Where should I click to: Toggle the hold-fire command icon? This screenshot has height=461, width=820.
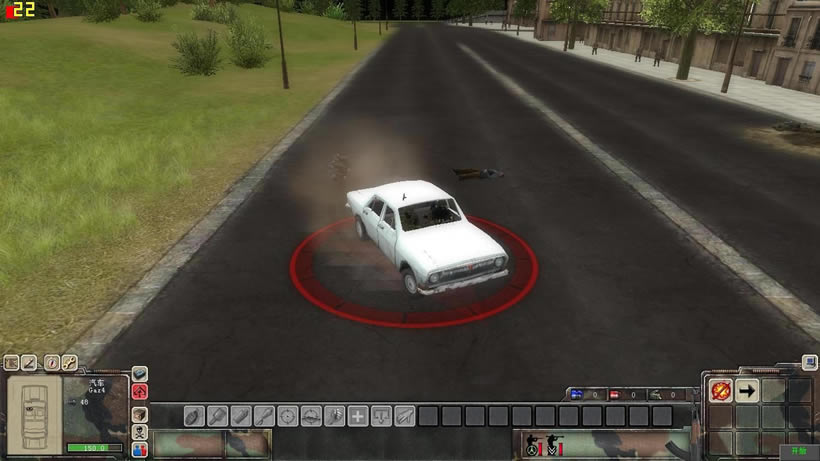pos(720,390)
